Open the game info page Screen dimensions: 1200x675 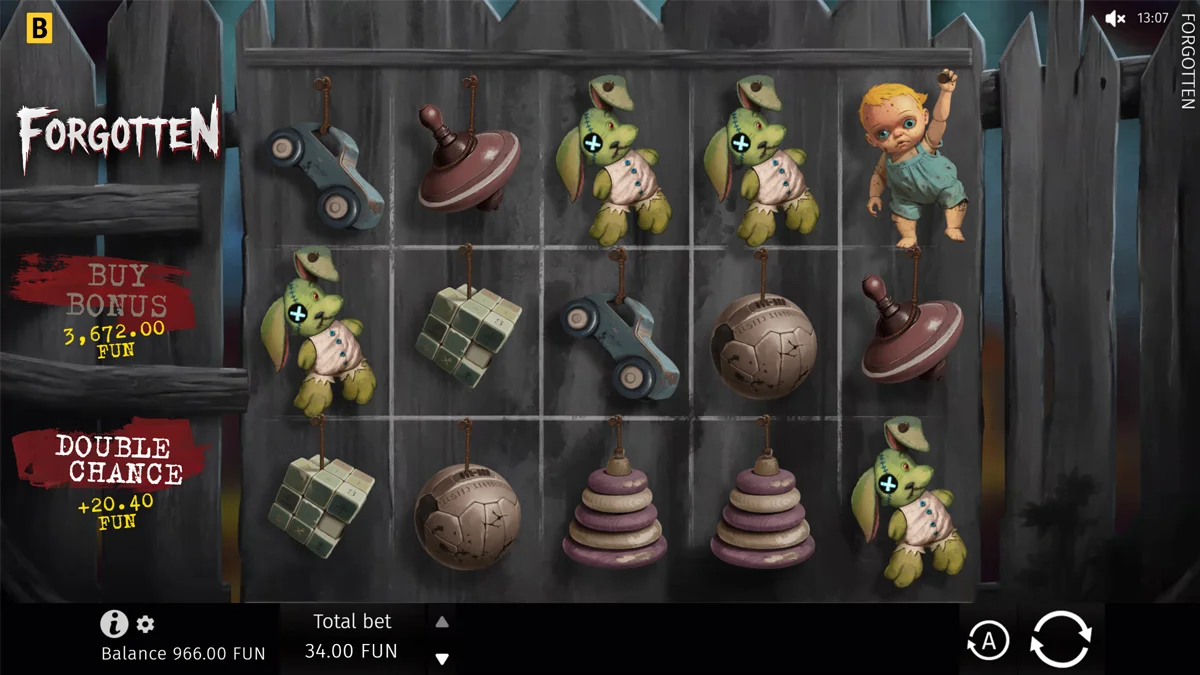(x=114, y=624)
